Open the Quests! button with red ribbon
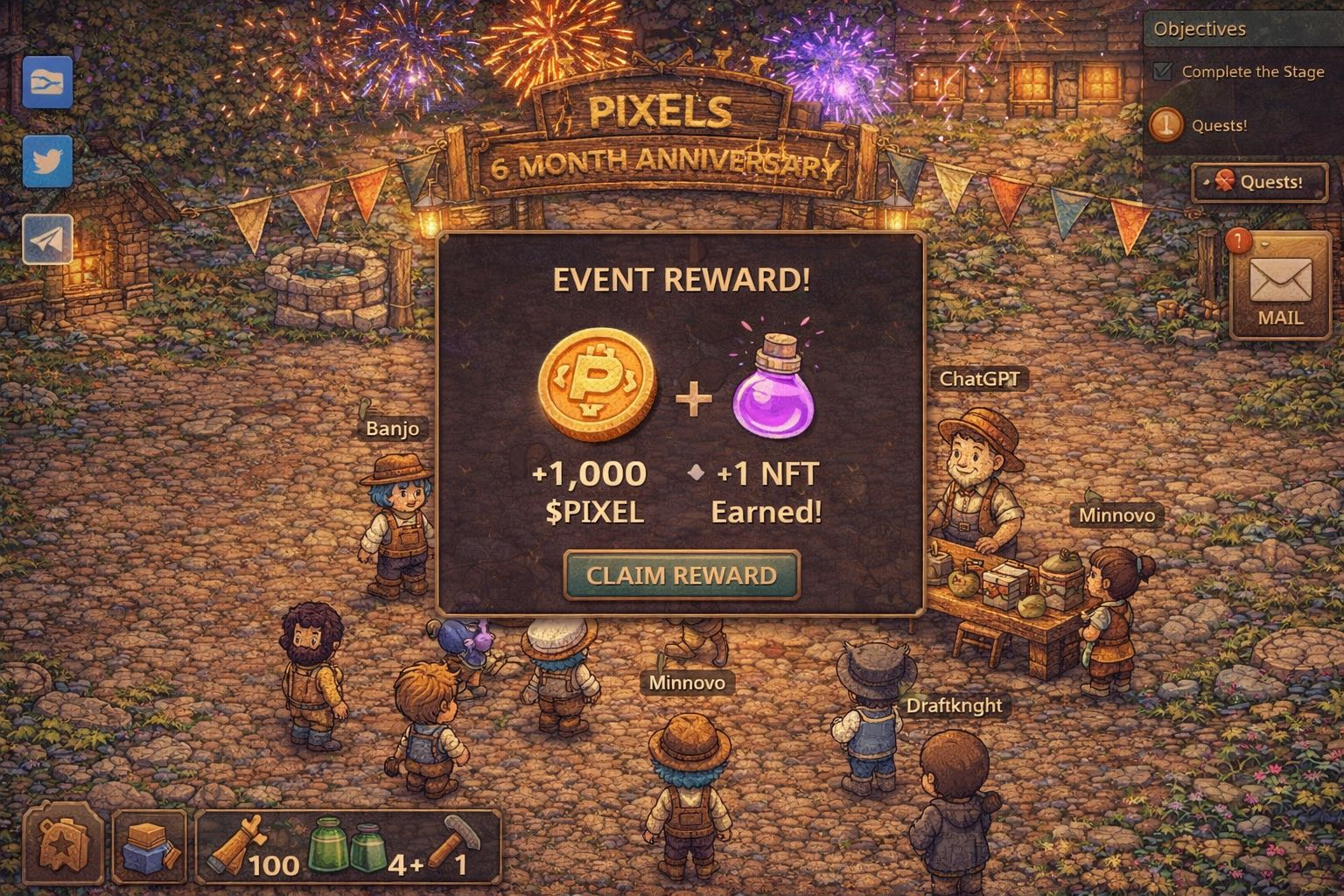 (1259, 182)
